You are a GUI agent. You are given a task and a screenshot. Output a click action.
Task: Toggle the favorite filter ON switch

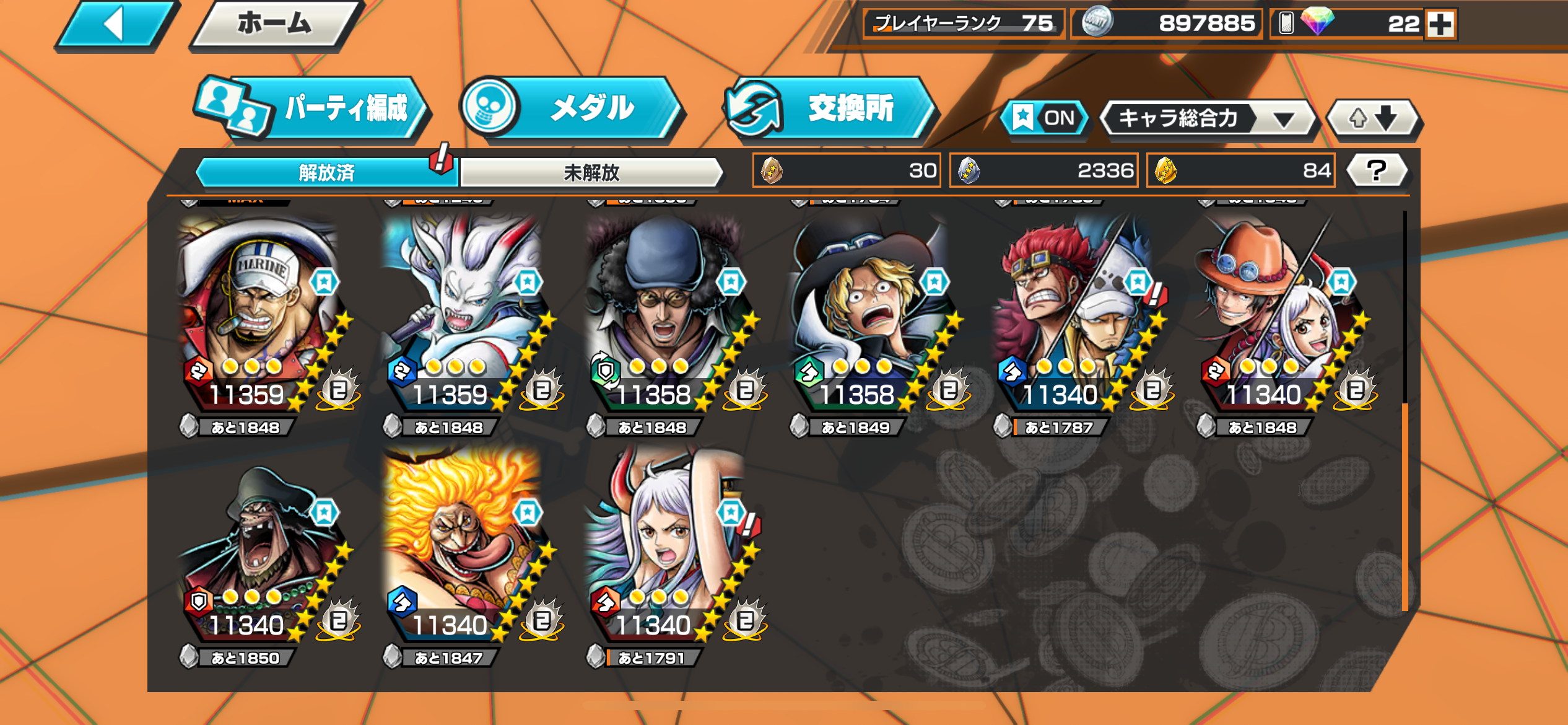click(x=1045, y=118)
